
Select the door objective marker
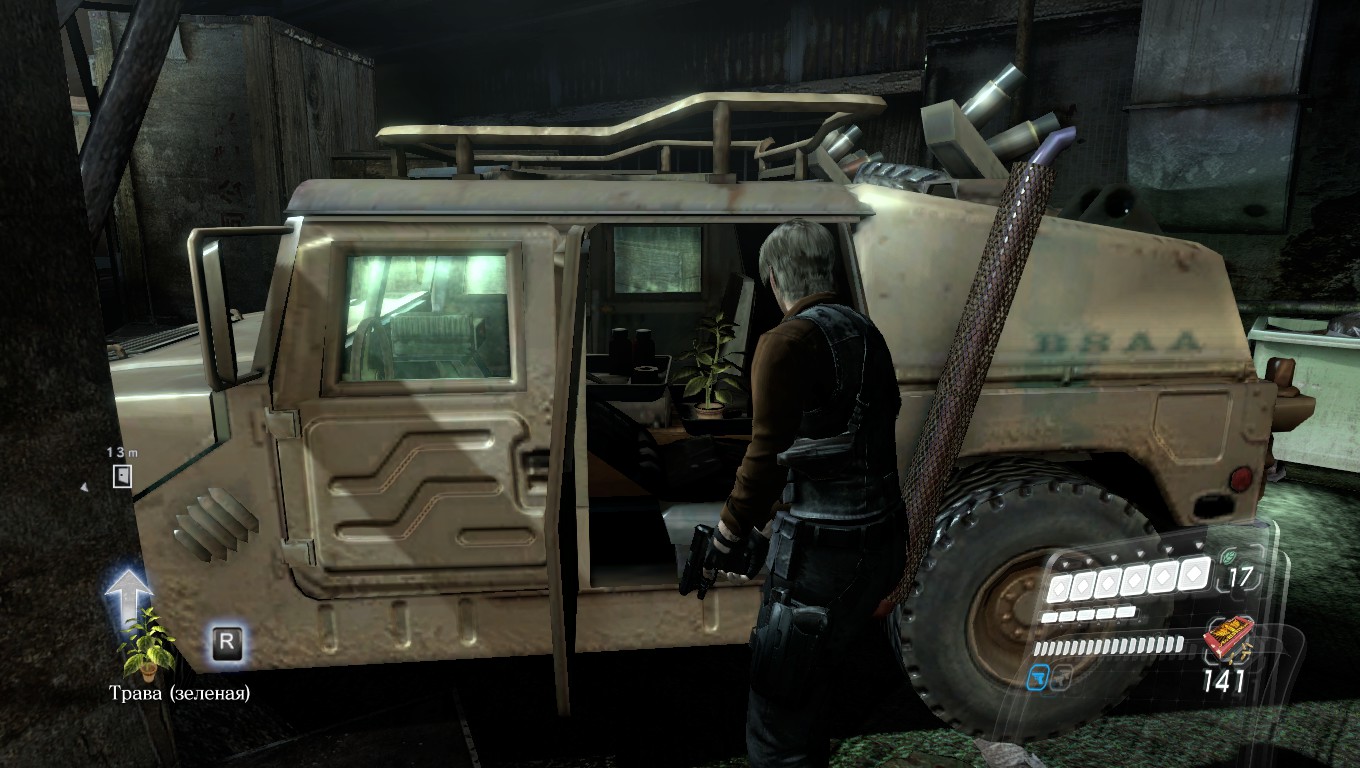122,476
